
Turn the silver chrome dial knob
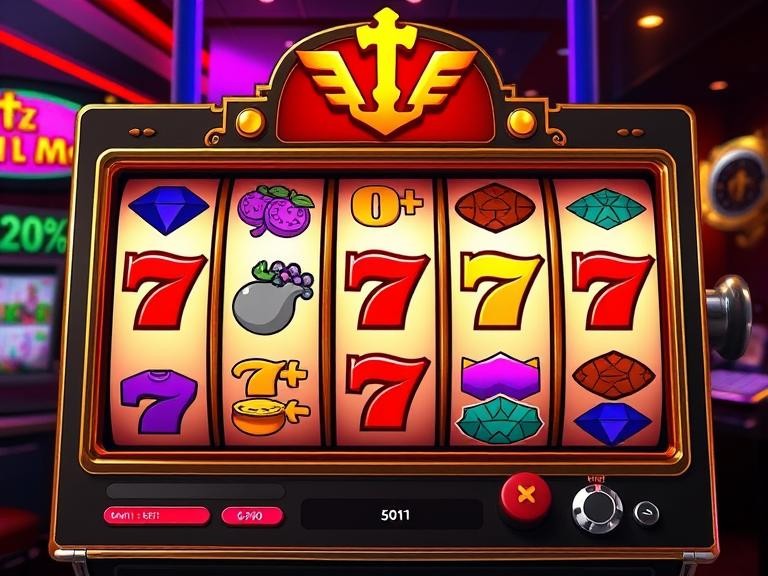coord(596,509)
